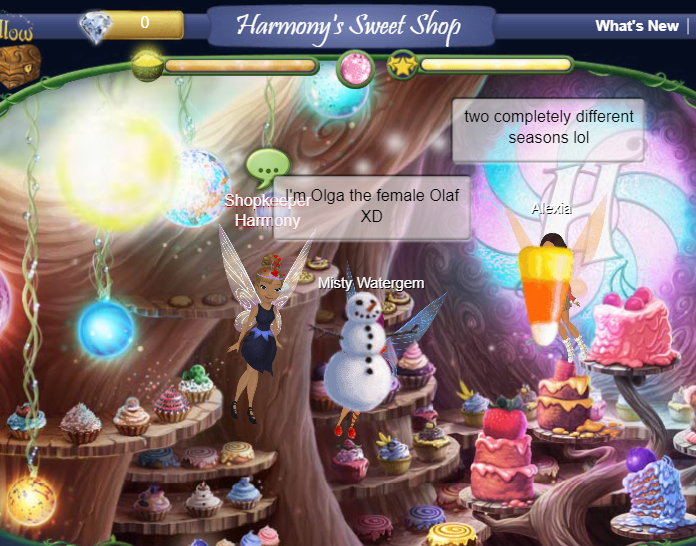
Task: Click the green chat bubble above Shopkeeper Harmony
Action: tap(267, 167)
